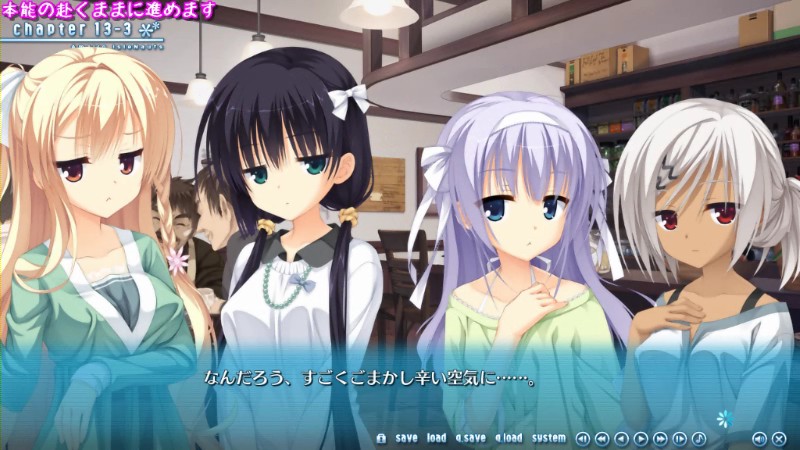Quick save with q.save

click(470, 438)
